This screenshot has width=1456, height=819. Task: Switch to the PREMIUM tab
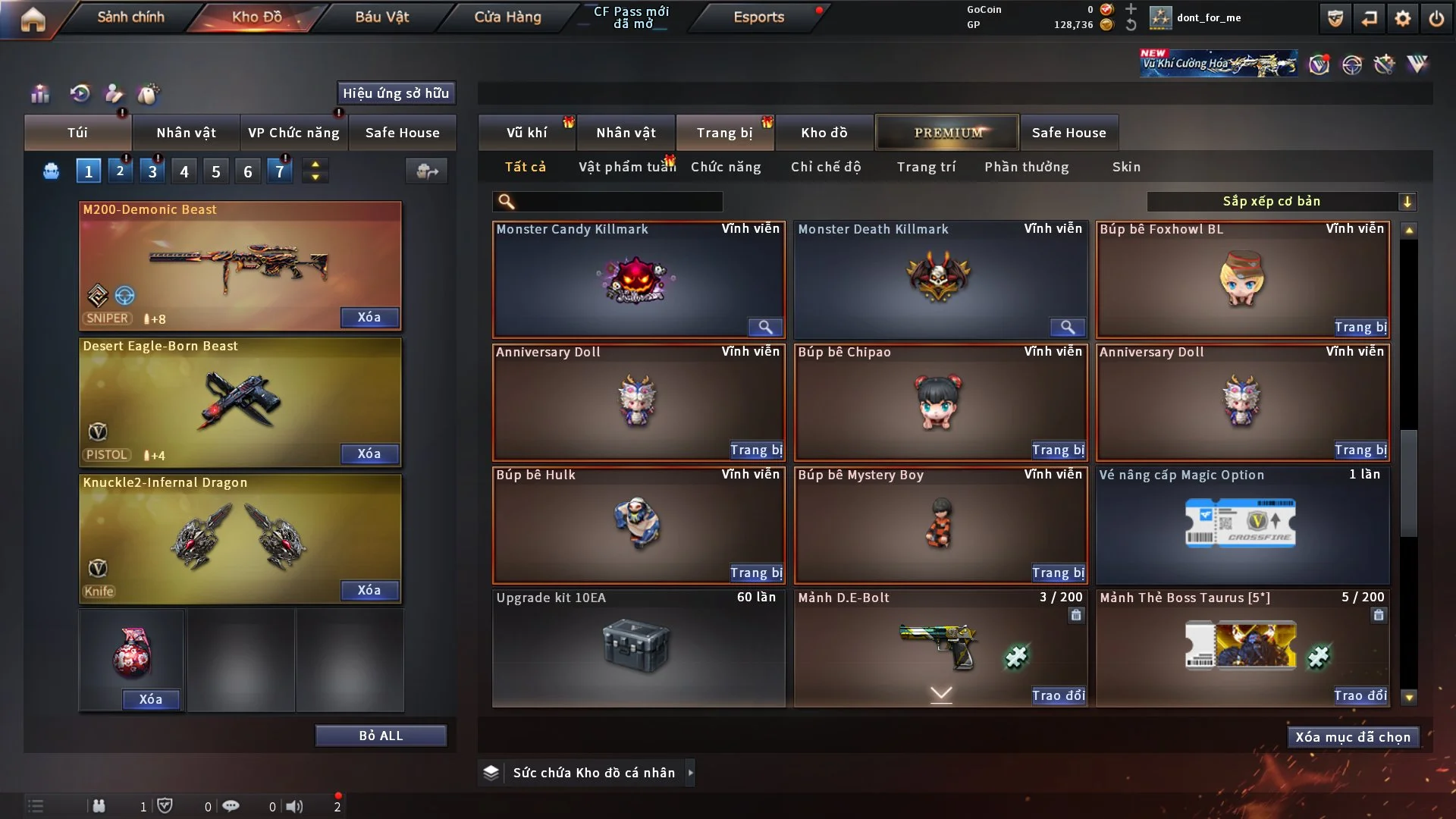click(947, 133)
